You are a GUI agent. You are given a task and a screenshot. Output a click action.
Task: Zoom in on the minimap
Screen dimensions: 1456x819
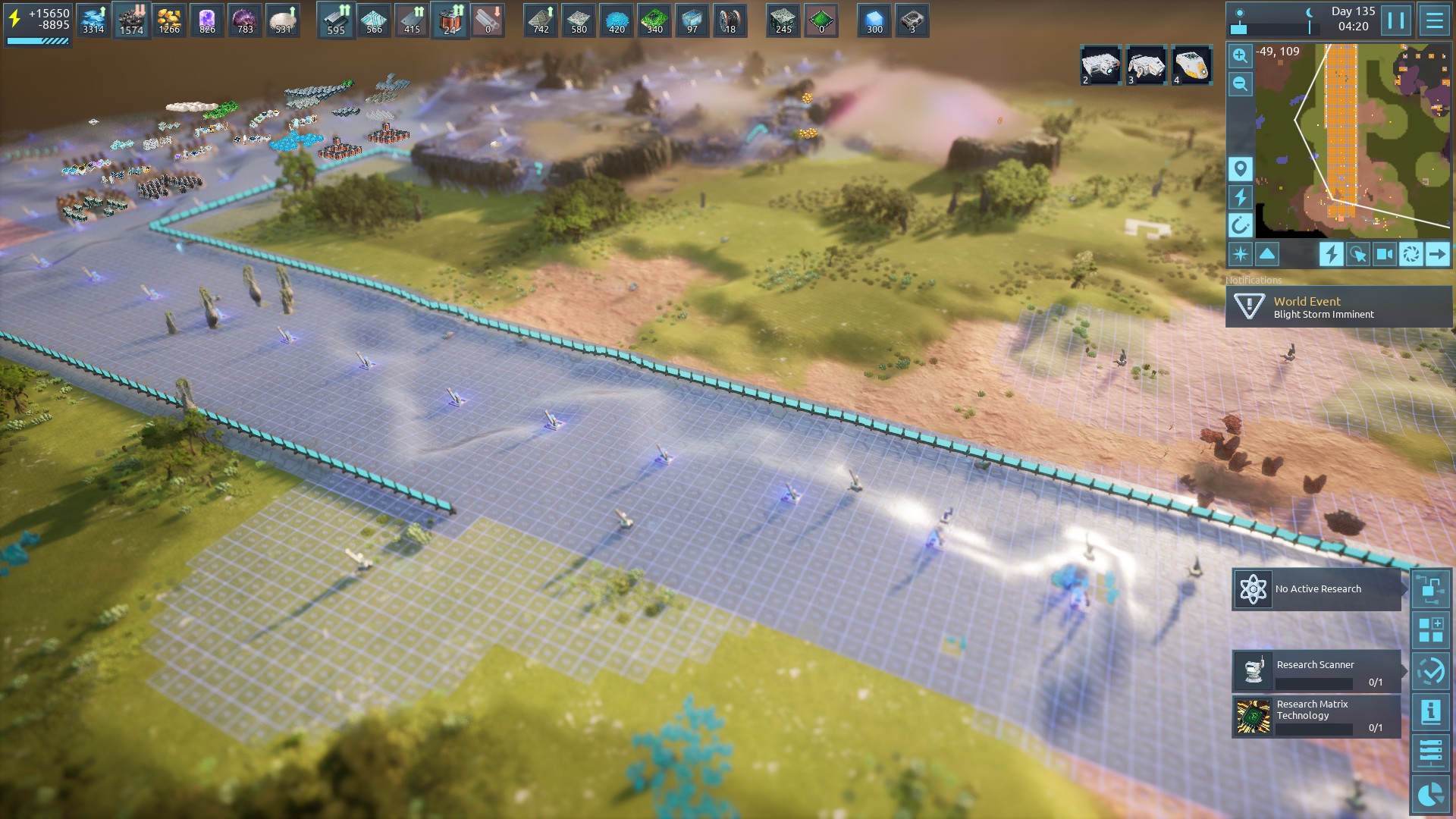click(1240, 55)
